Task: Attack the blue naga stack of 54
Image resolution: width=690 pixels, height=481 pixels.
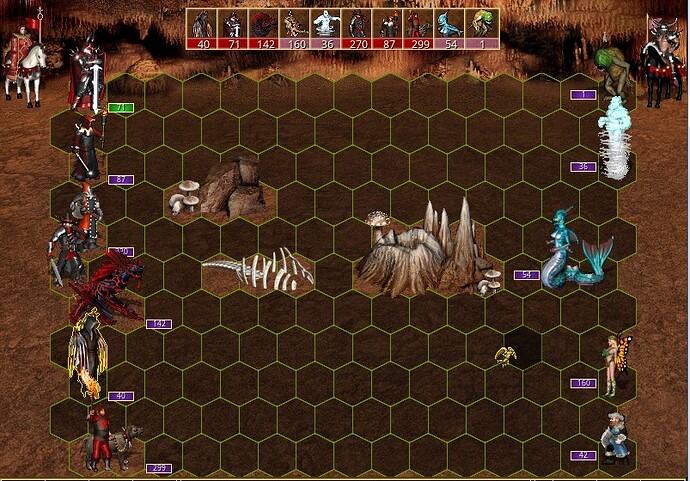Action: pyautogui.click(x=574, y=252)
